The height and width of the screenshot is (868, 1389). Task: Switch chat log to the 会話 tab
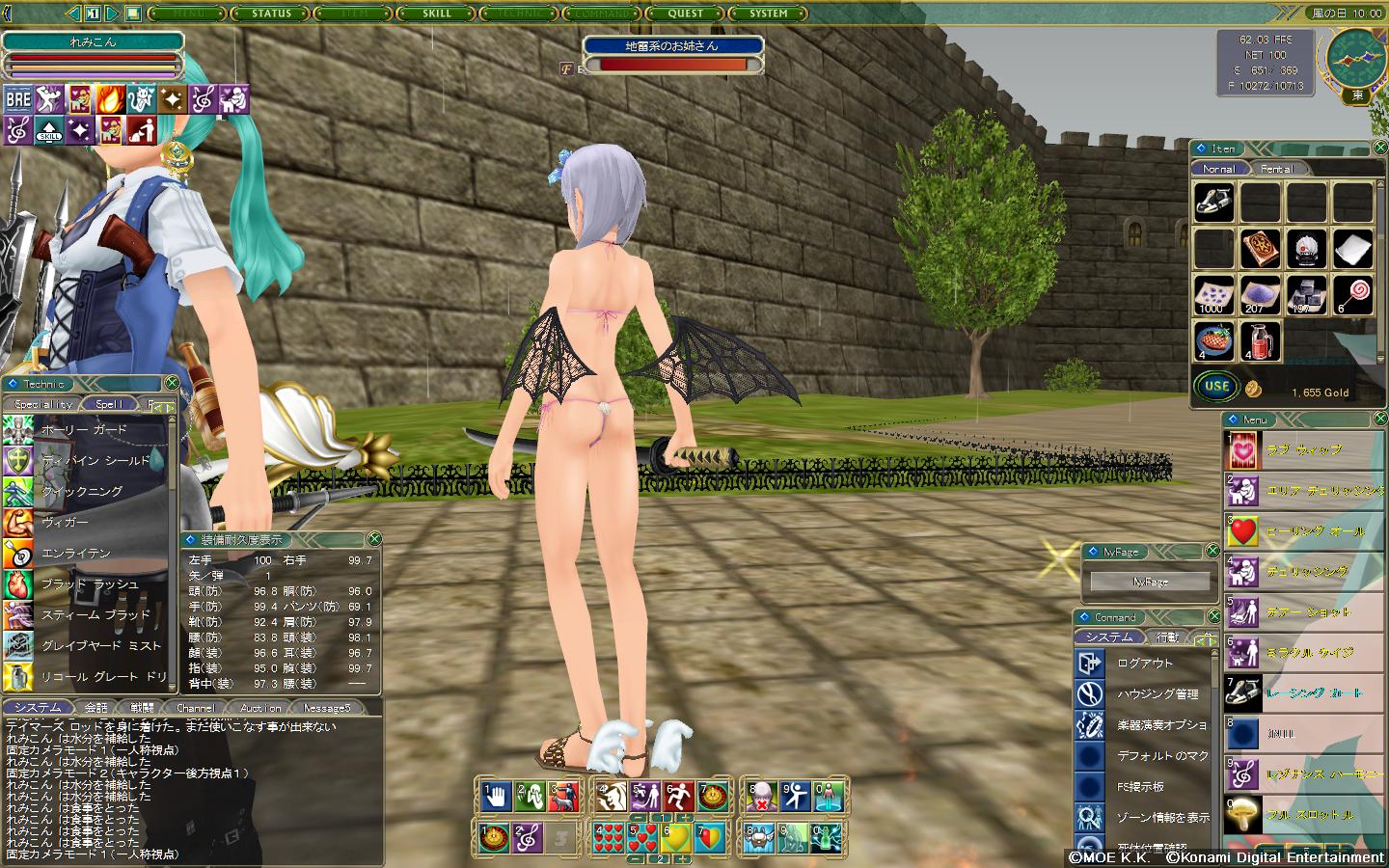tap(95, 708)
